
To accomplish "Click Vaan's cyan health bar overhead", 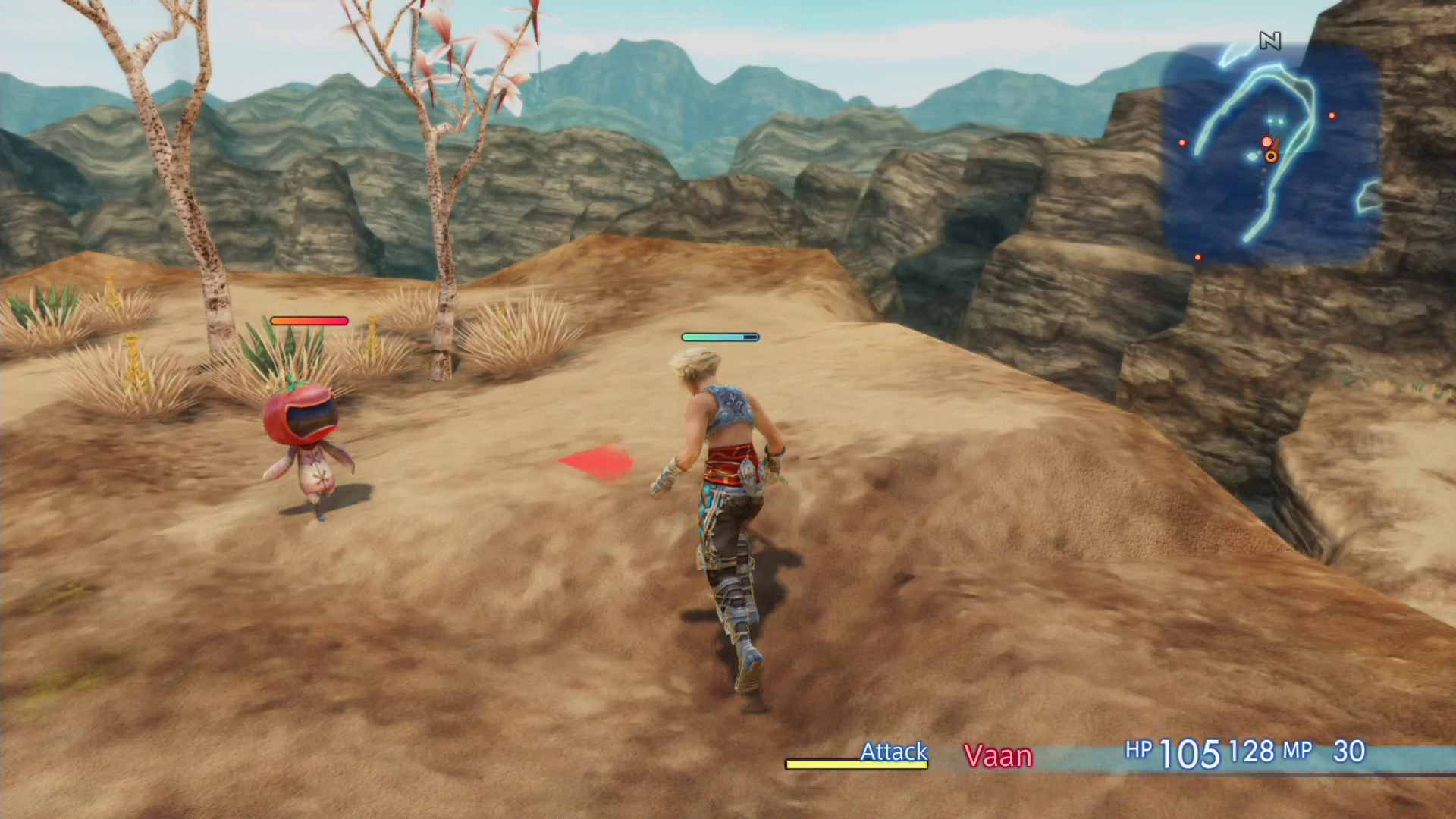I will click(720, 336).
